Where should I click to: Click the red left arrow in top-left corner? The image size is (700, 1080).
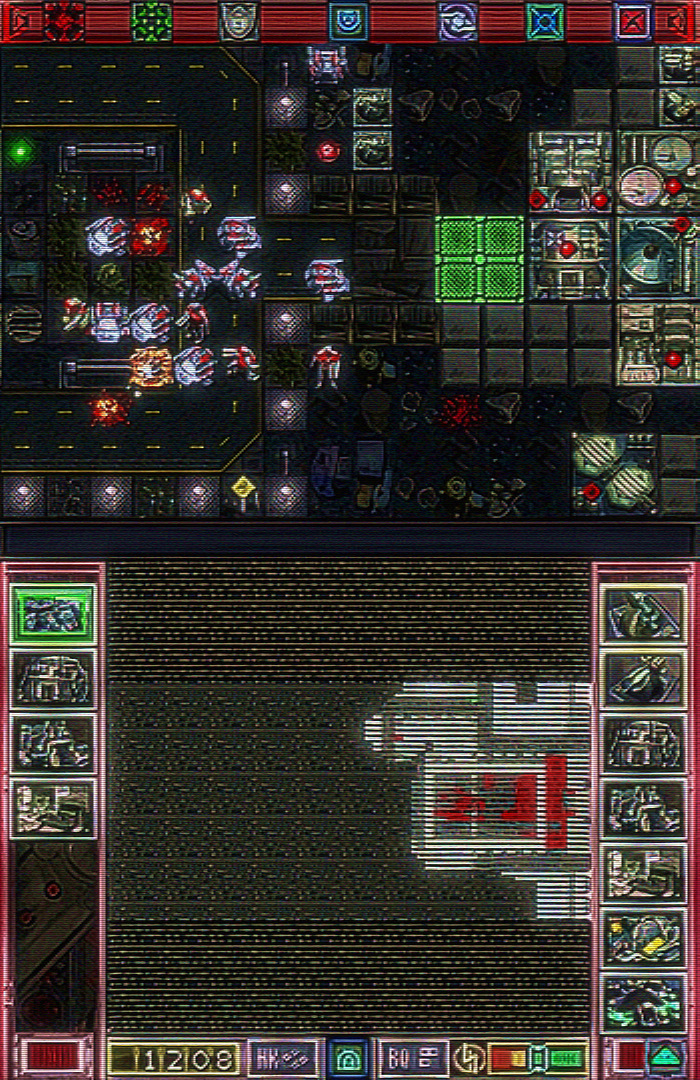point(17,21)
